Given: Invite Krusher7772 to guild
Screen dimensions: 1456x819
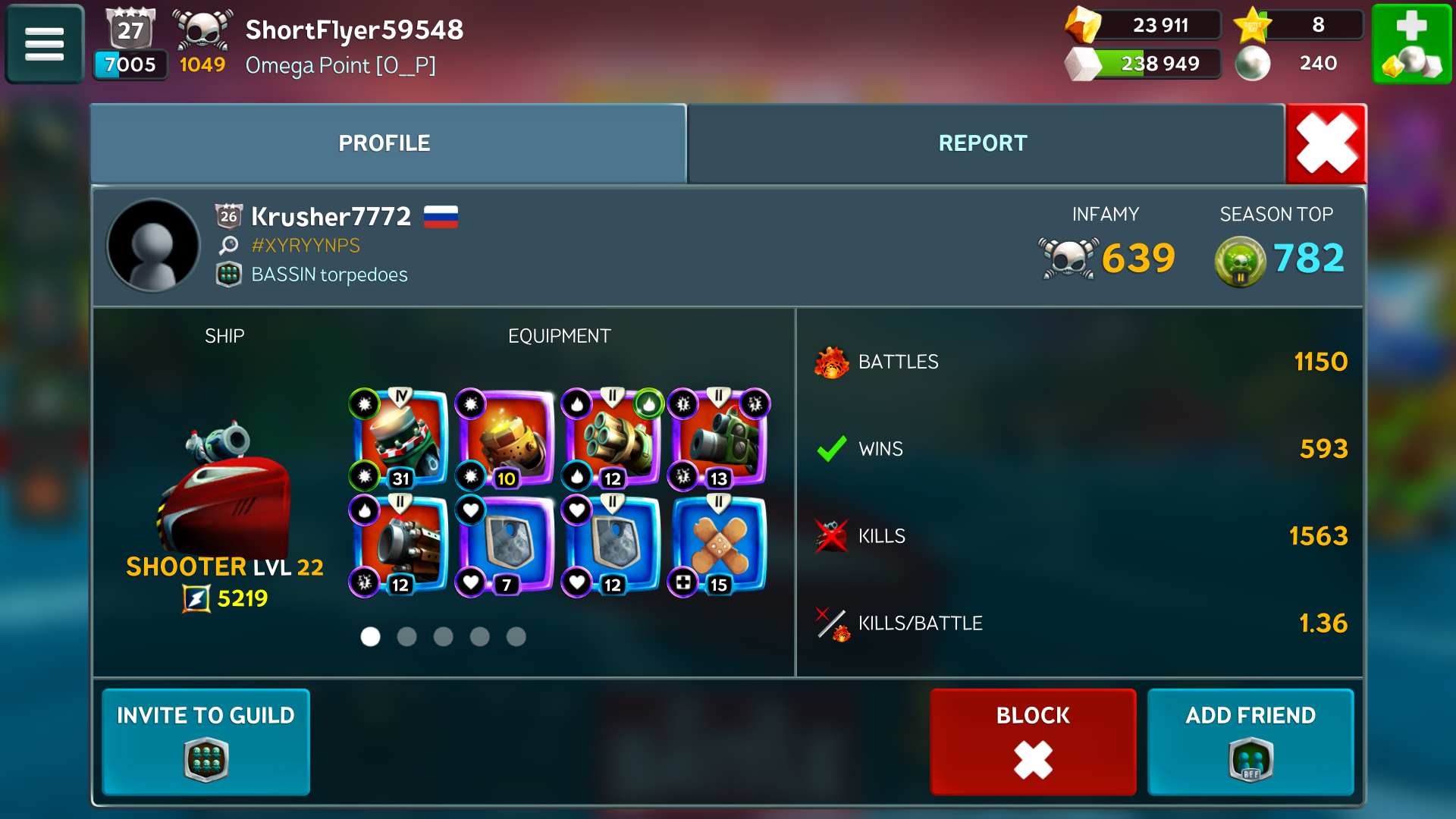Looking at the screenshot, I should click(x=206, y=741).
